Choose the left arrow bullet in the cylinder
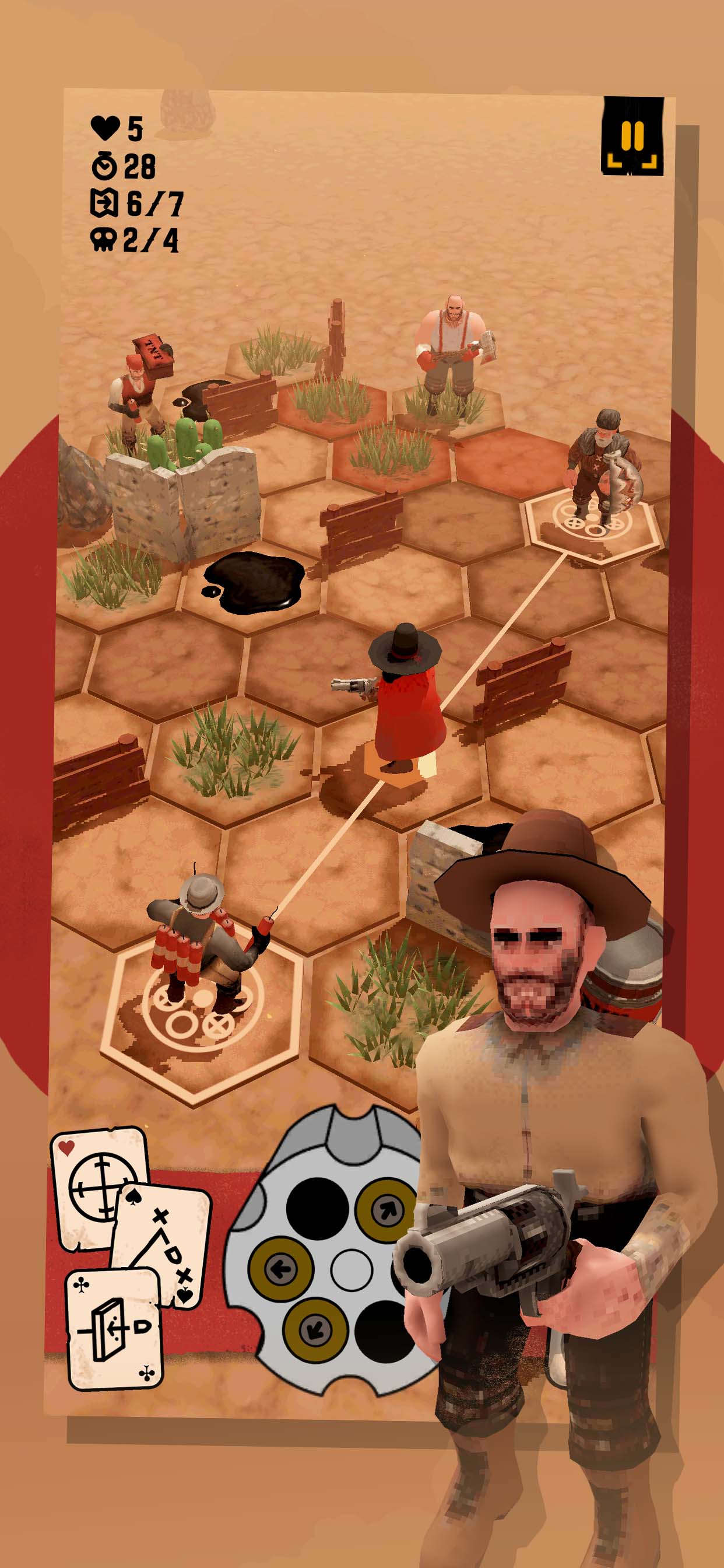 [281, 1269]
